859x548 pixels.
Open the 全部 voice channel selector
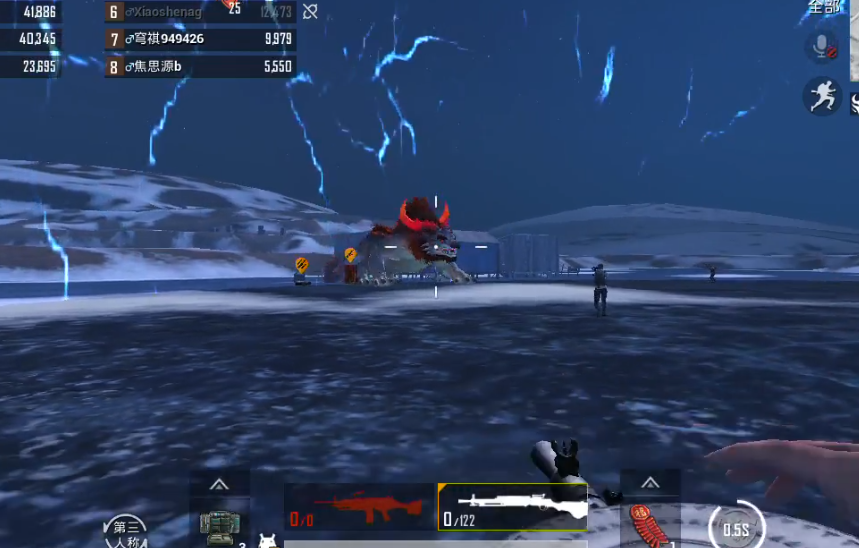tap(825, 7)
